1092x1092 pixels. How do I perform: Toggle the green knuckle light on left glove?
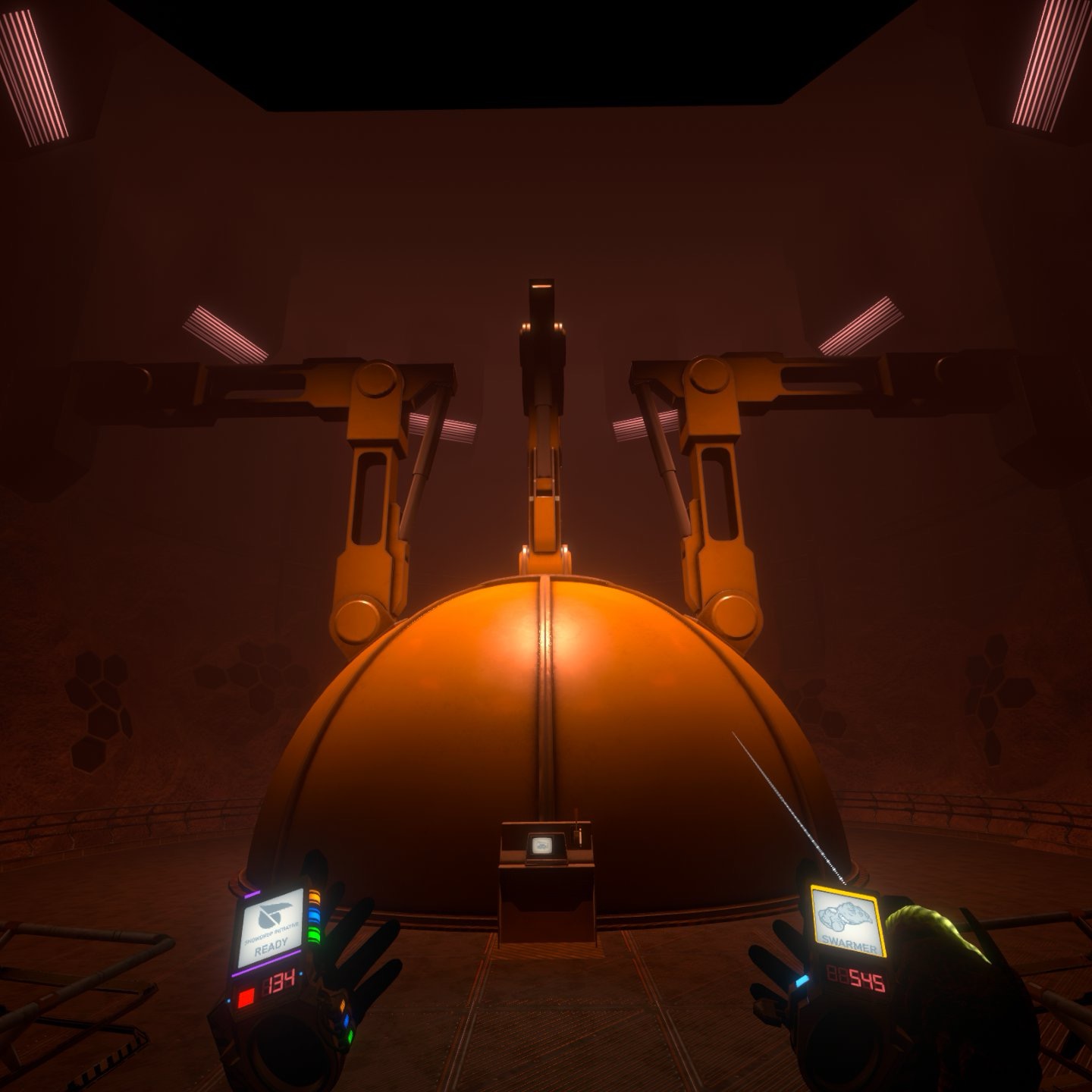[x=350, y=1035]
